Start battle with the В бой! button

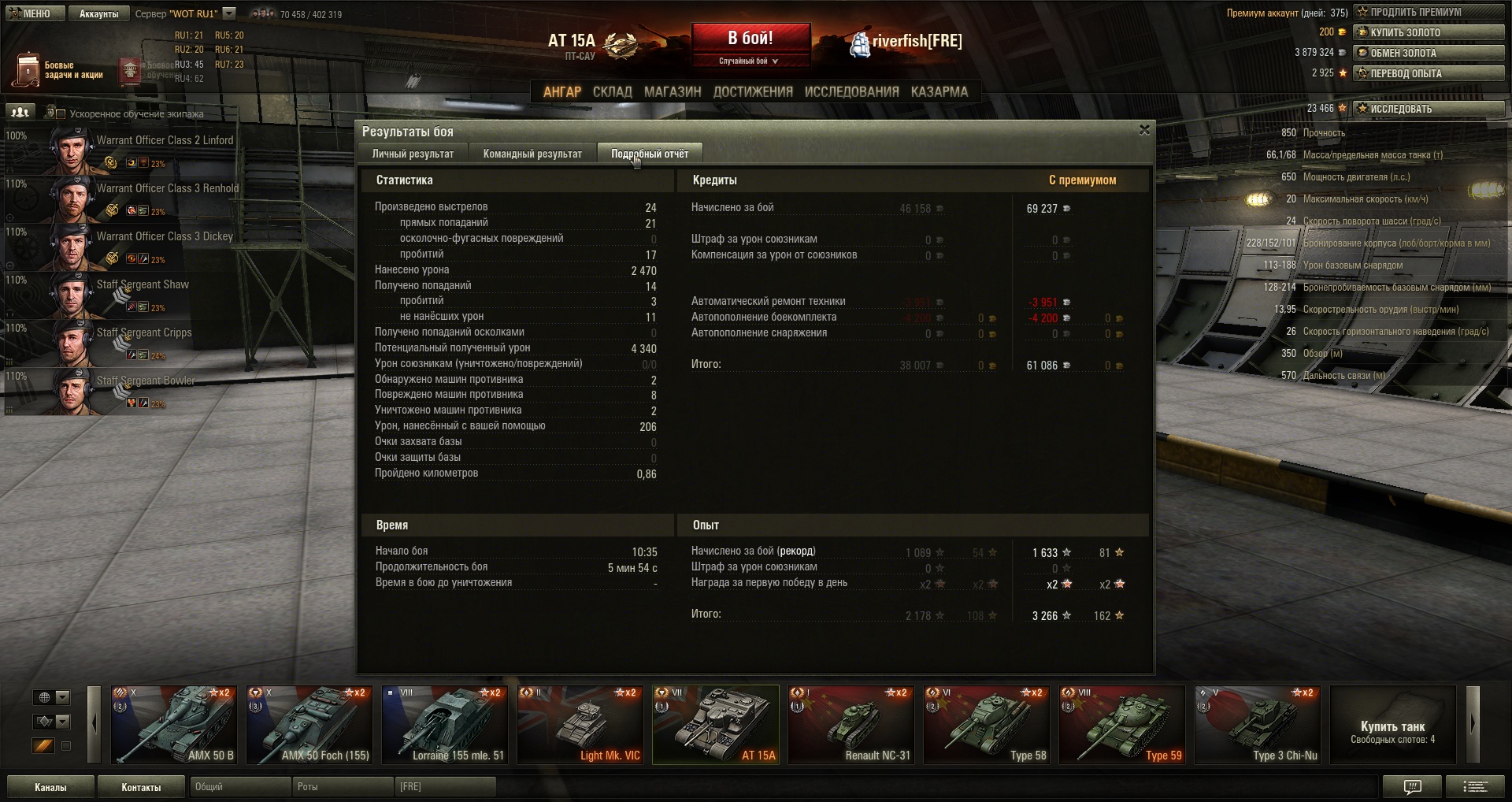point(750,39)
